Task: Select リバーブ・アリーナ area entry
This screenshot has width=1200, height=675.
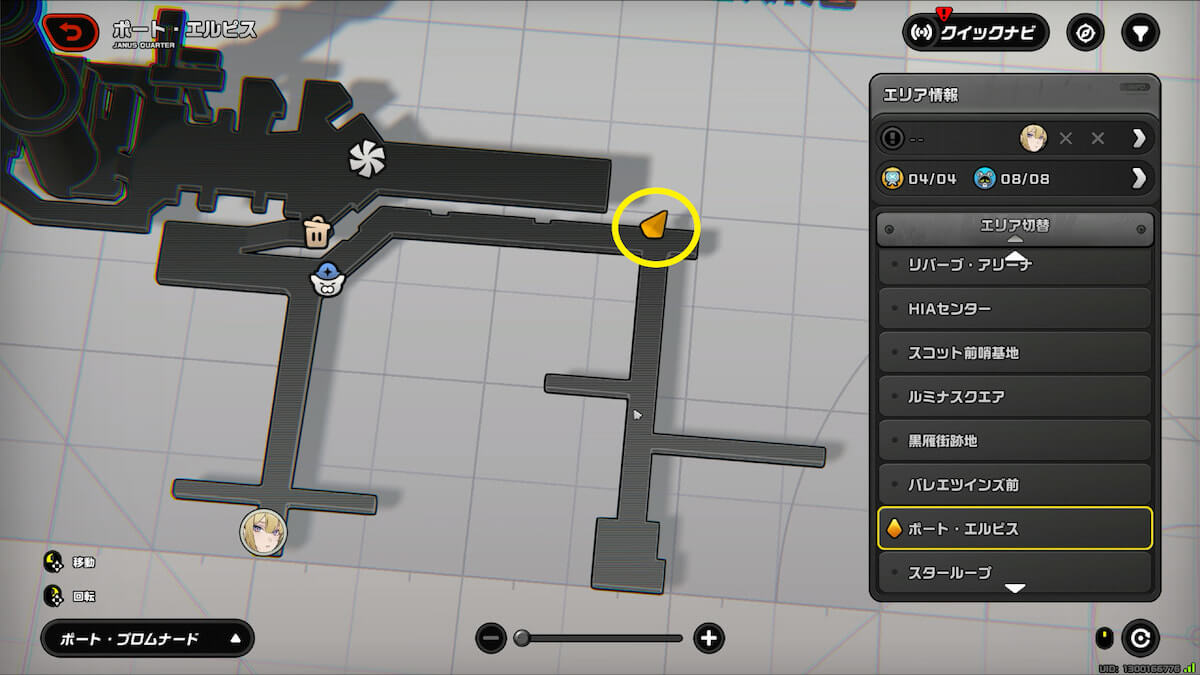Action: click(x=1014, y=266)
